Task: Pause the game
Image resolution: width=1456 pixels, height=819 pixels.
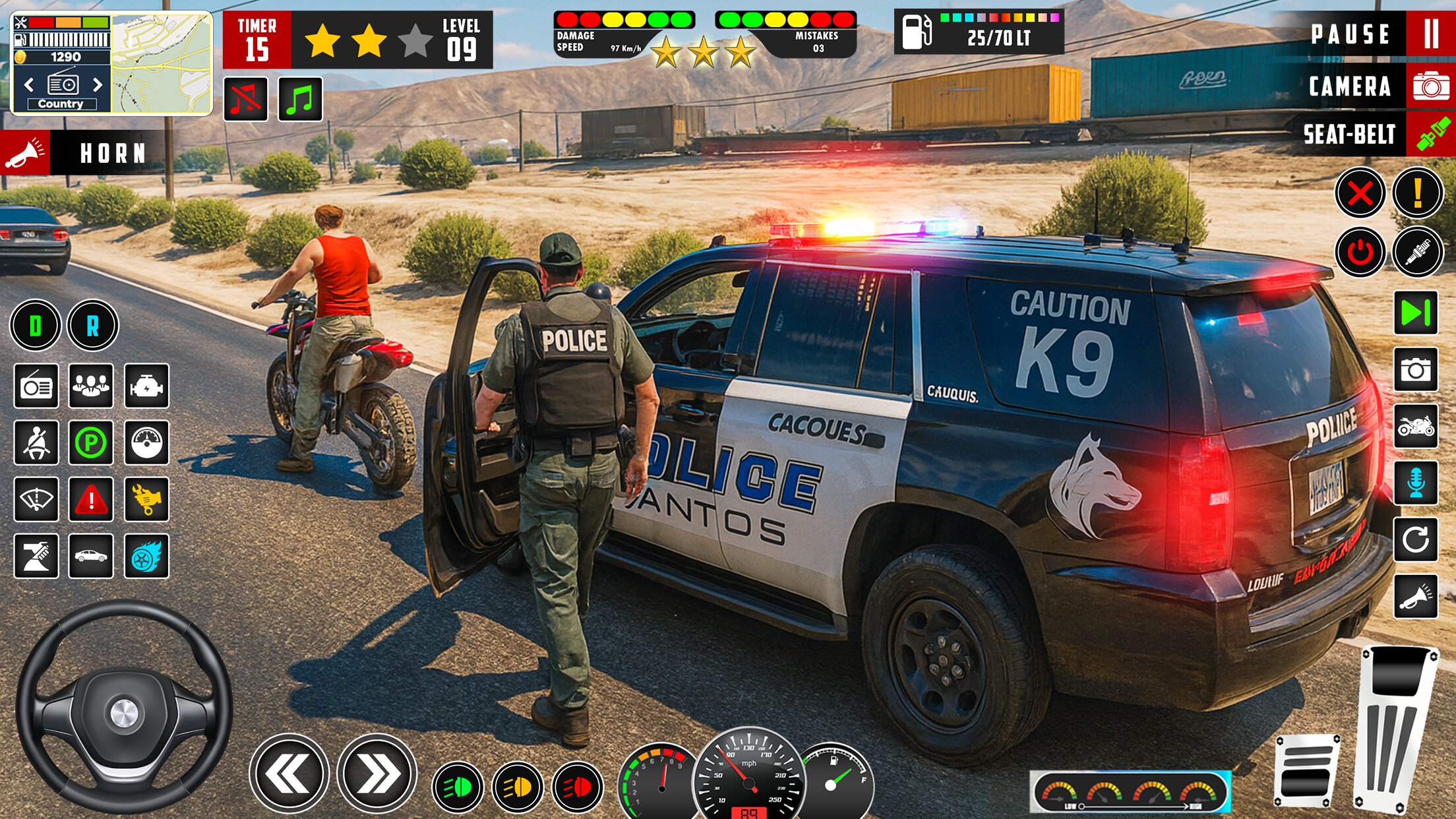Action: [1430, 34]
